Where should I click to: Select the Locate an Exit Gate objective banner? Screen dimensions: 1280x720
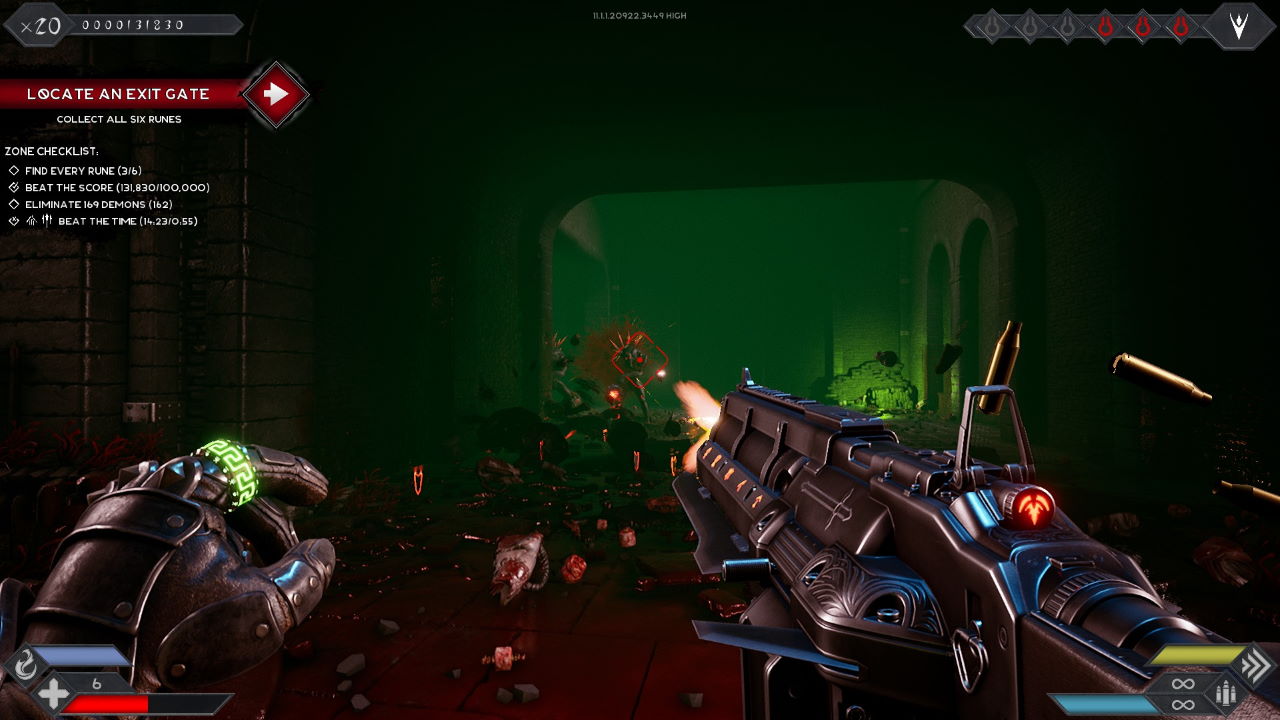click(118, 94)
